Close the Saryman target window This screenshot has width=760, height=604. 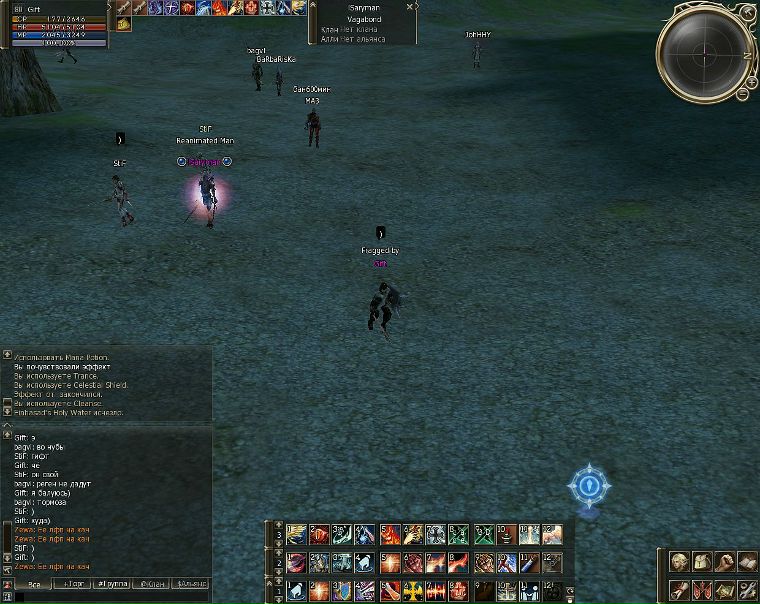pos(410,7)
